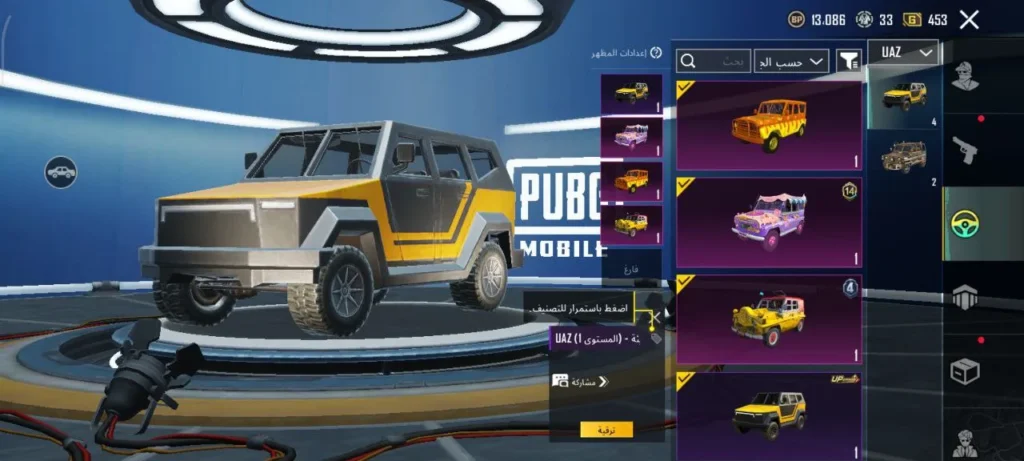Select the yellow and black UAZ skin card
Viewport: 1024px width, 461px height.
coord(769,410)
